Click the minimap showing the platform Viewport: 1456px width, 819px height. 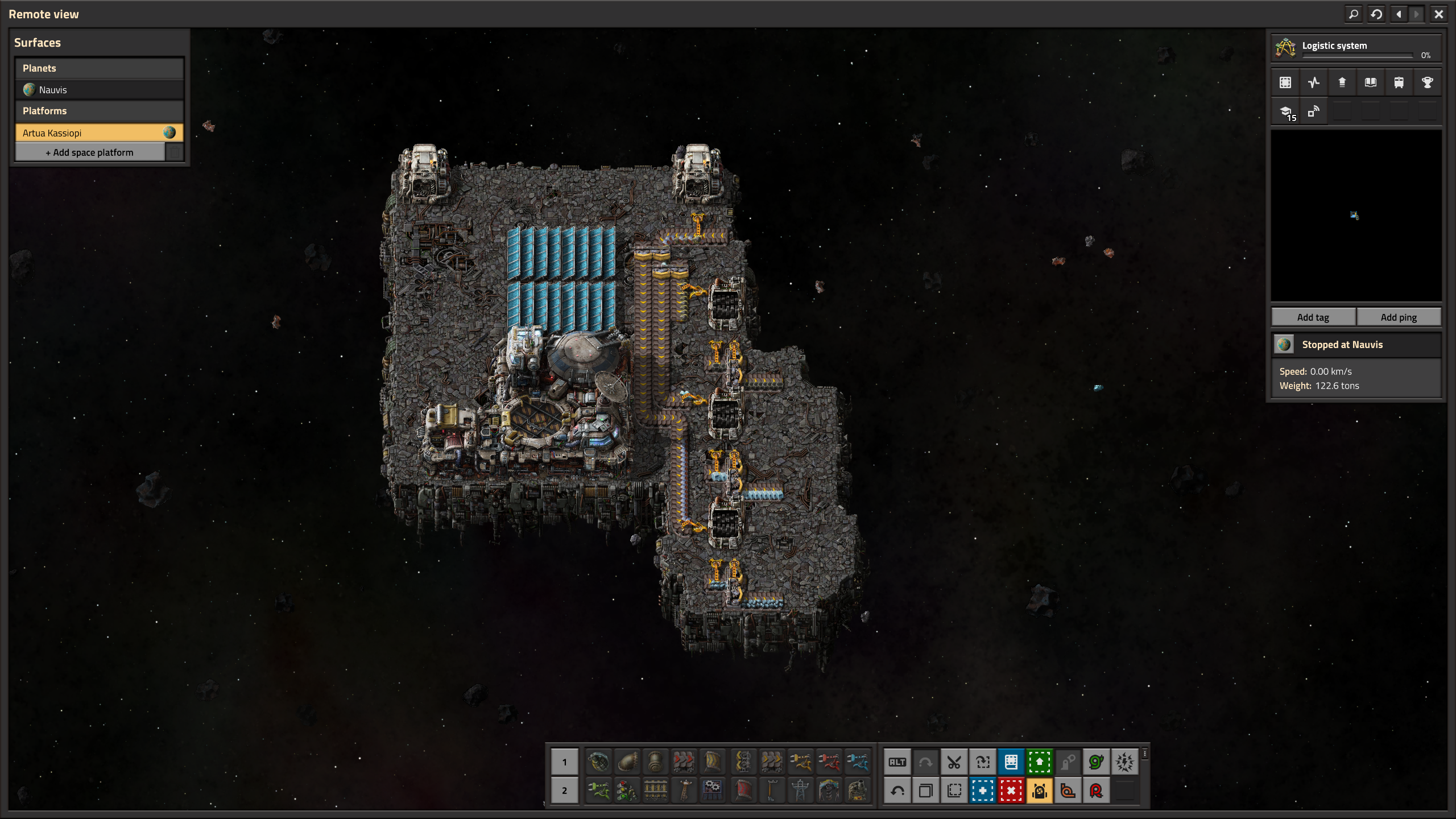[1356, 216]
